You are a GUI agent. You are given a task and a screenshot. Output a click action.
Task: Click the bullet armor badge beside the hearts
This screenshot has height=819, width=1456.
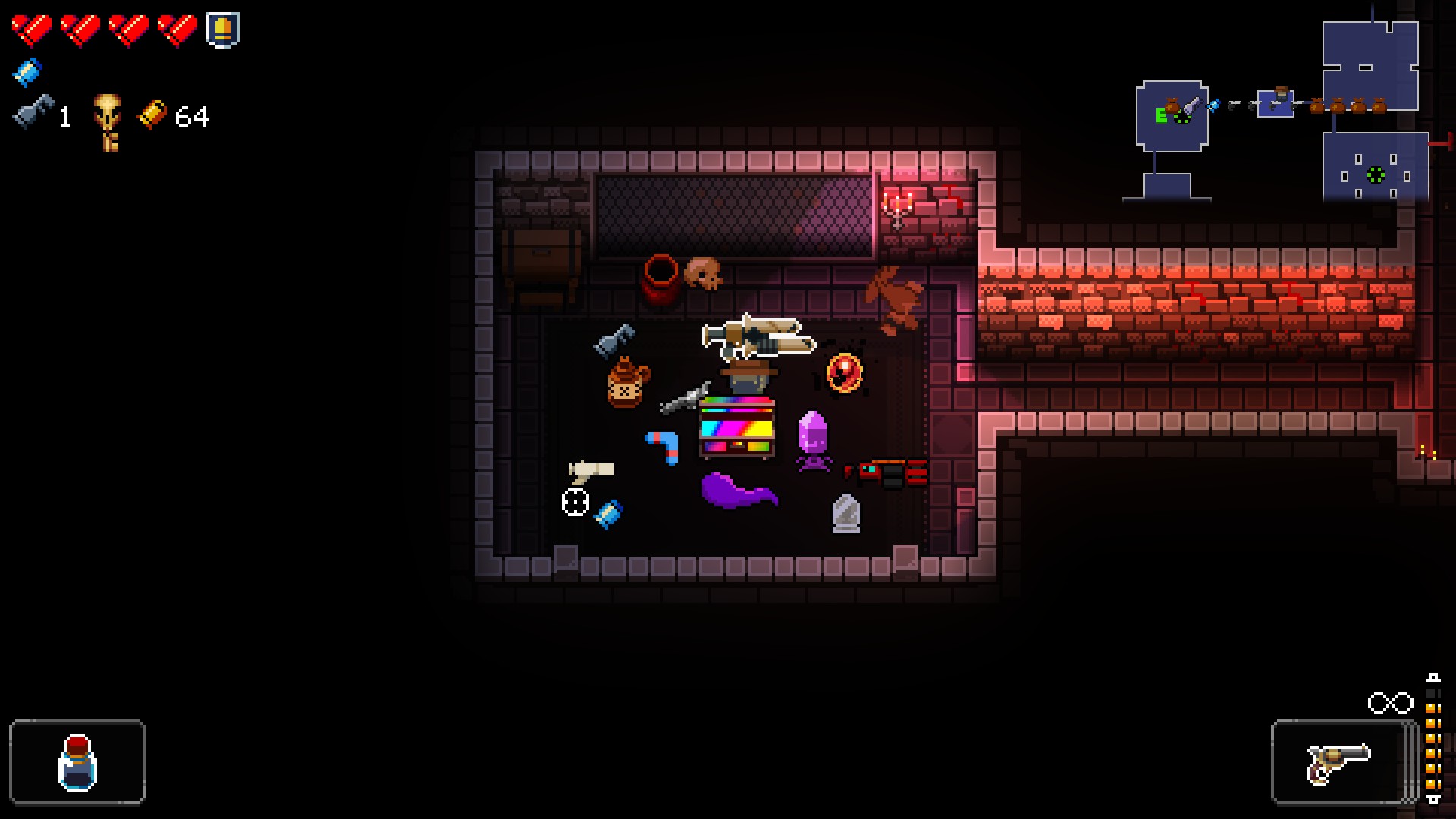click(x=221, y=30)
